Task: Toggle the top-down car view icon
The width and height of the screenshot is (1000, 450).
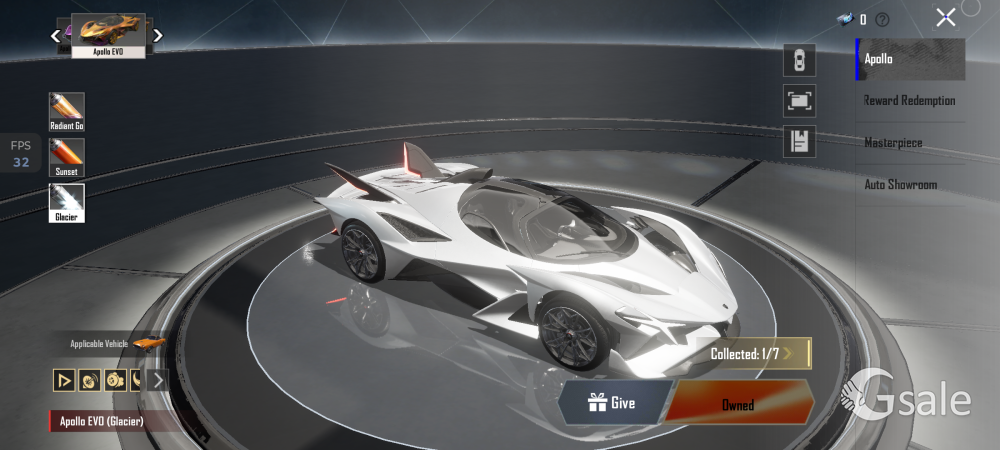Action: (x=799, y=60)
